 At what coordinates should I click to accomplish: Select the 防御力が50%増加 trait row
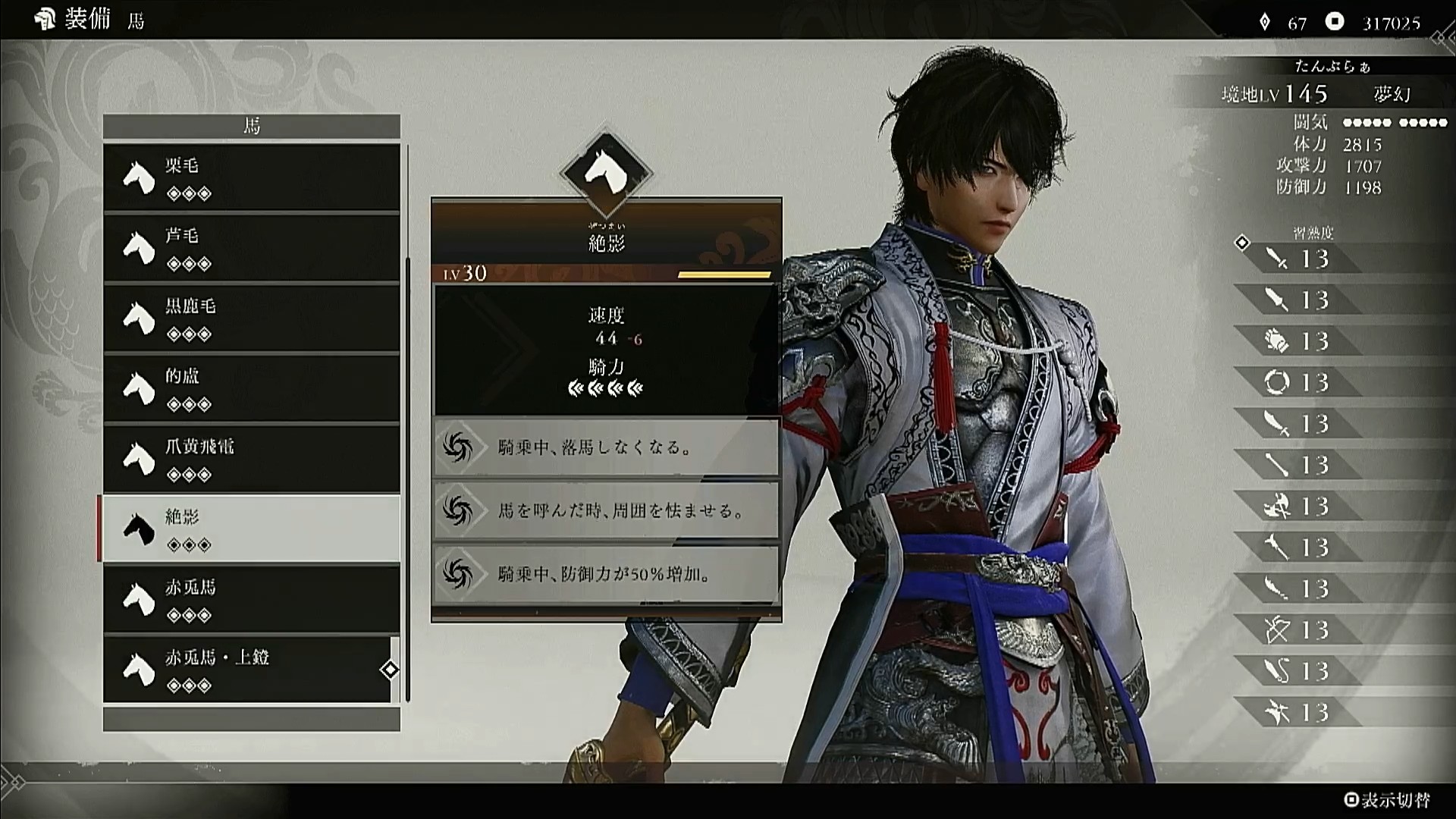point(606,574)
